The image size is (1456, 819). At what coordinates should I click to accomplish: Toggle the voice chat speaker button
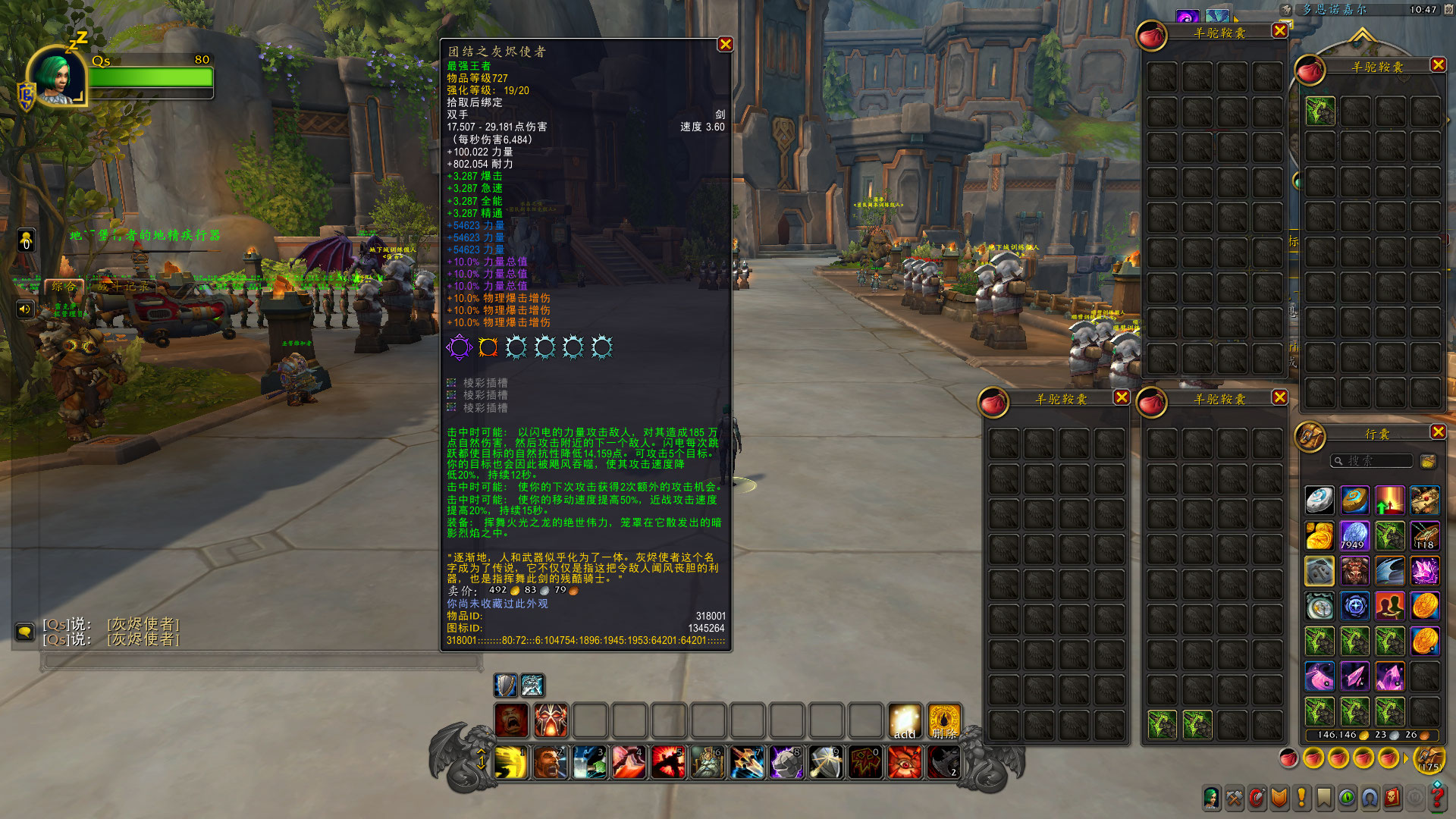pyautogui.click(x=25, y=309)
